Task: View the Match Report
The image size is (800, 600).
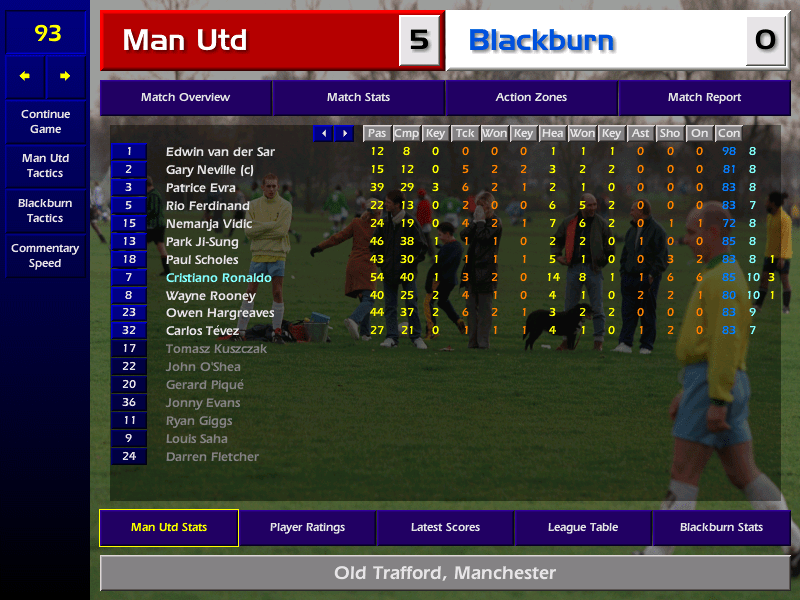Action: coord(704,98)
